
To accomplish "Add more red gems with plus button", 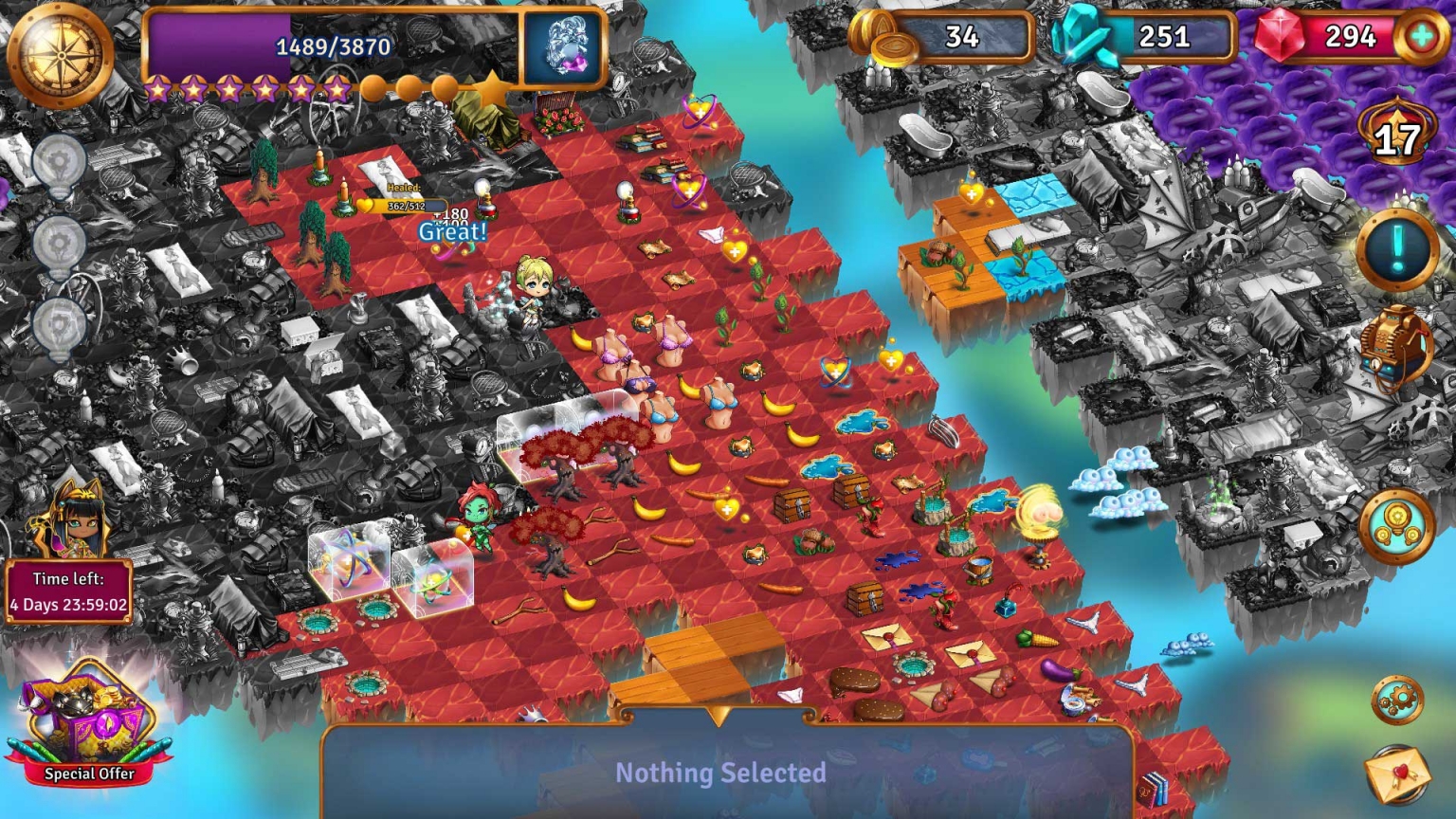I will pos(1421,37).
